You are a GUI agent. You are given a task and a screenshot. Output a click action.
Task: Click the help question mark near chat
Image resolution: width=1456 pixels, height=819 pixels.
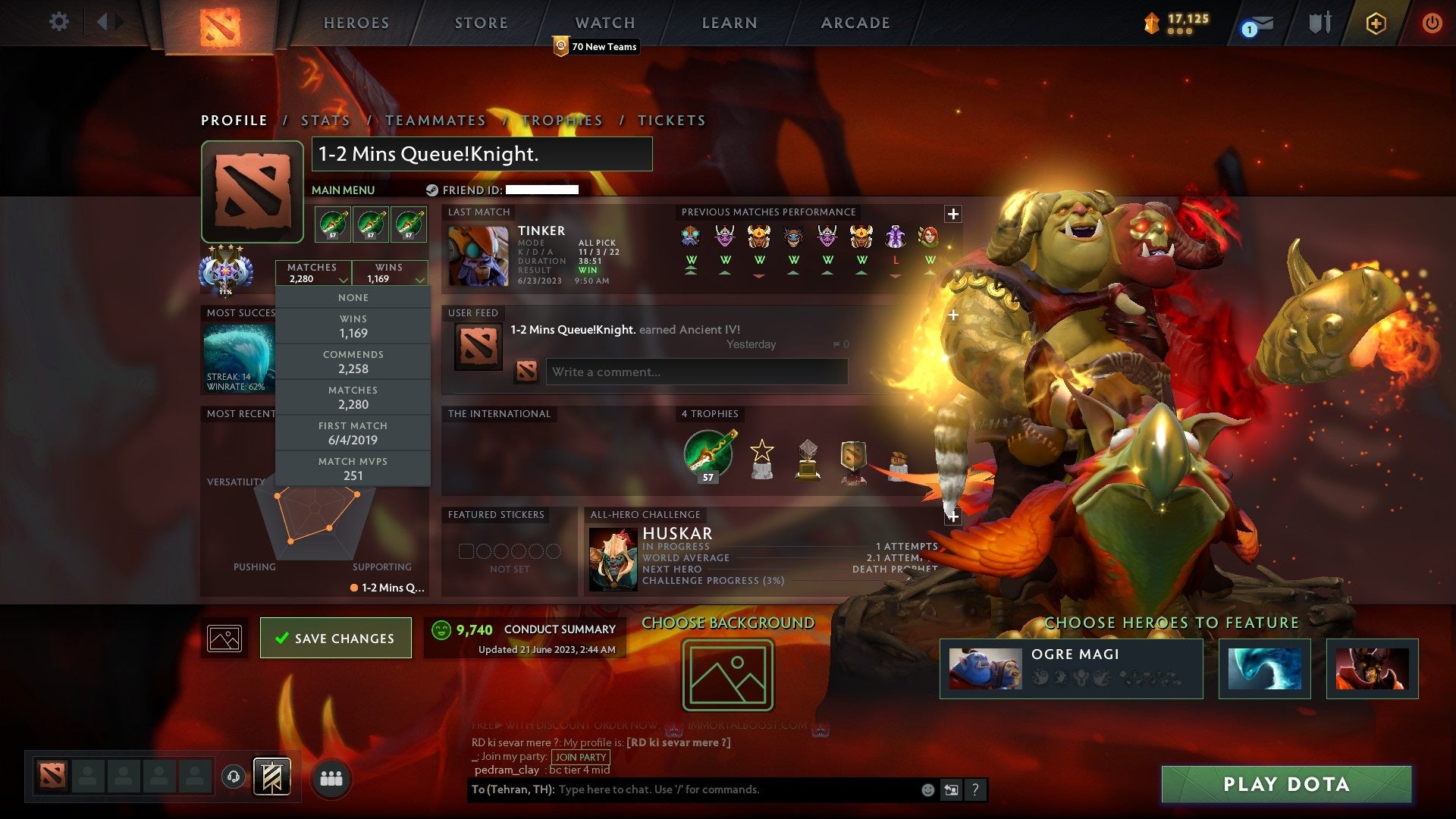pyautogui.click(x=976, y=789)
